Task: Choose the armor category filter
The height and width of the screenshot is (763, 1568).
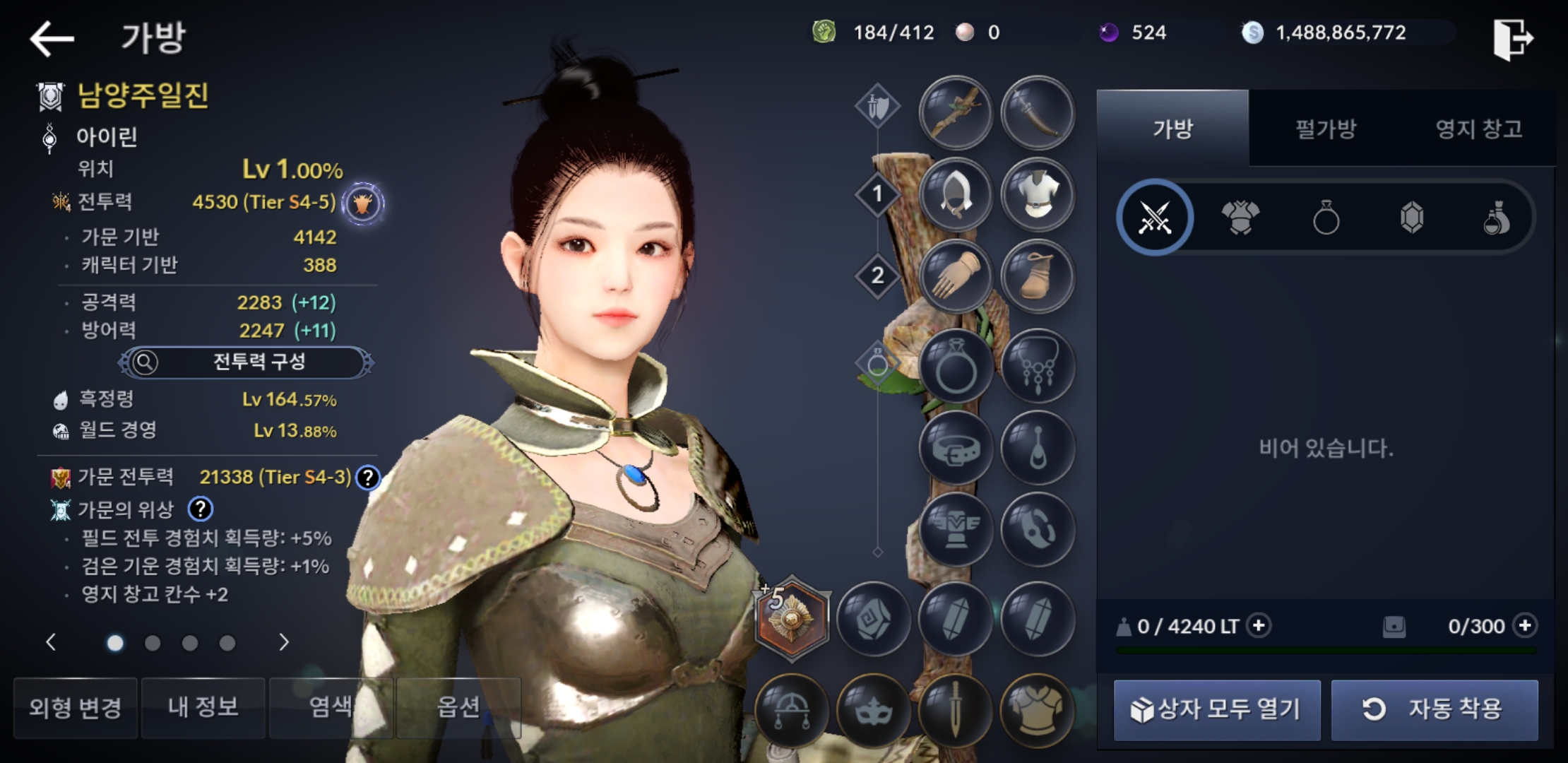Action: 1240,218
